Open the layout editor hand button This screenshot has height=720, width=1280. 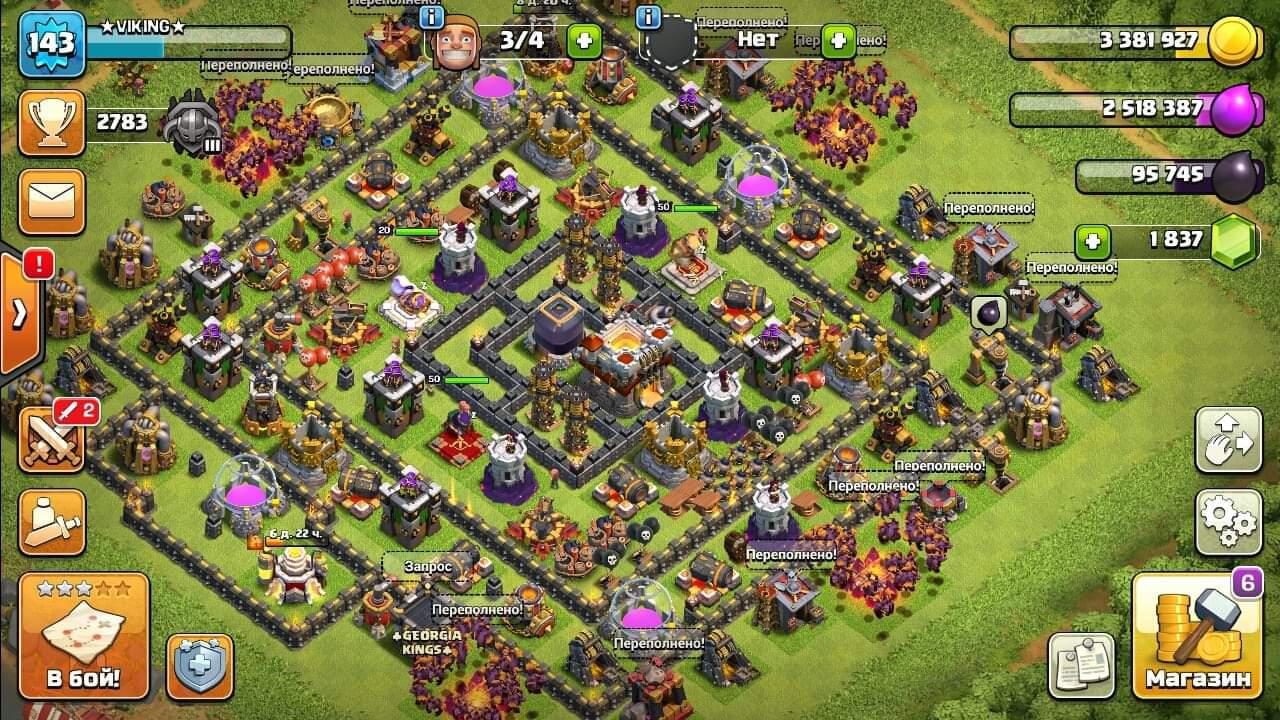click(1228, 440)
